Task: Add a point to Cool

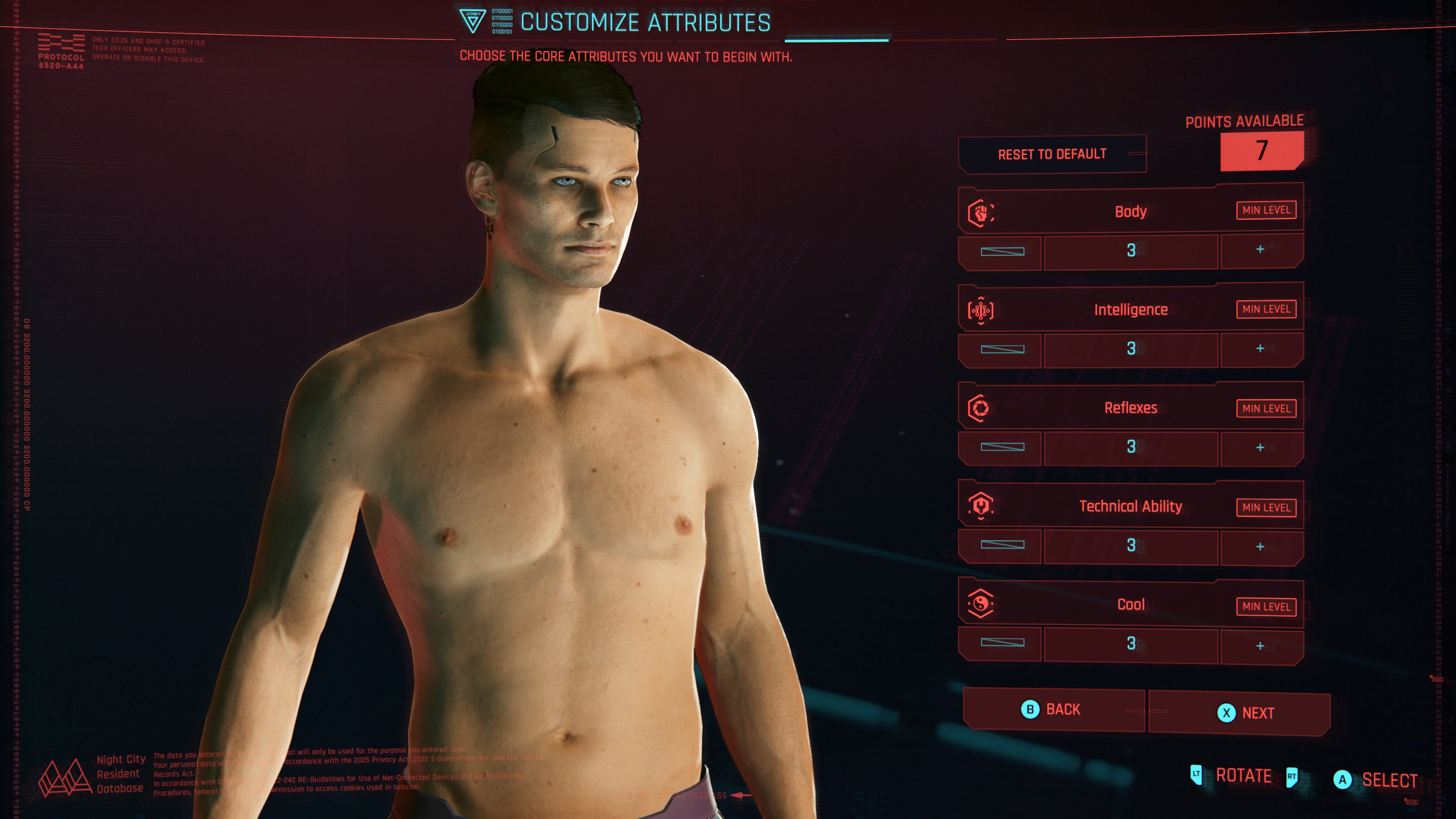Action: (1260, 646)
